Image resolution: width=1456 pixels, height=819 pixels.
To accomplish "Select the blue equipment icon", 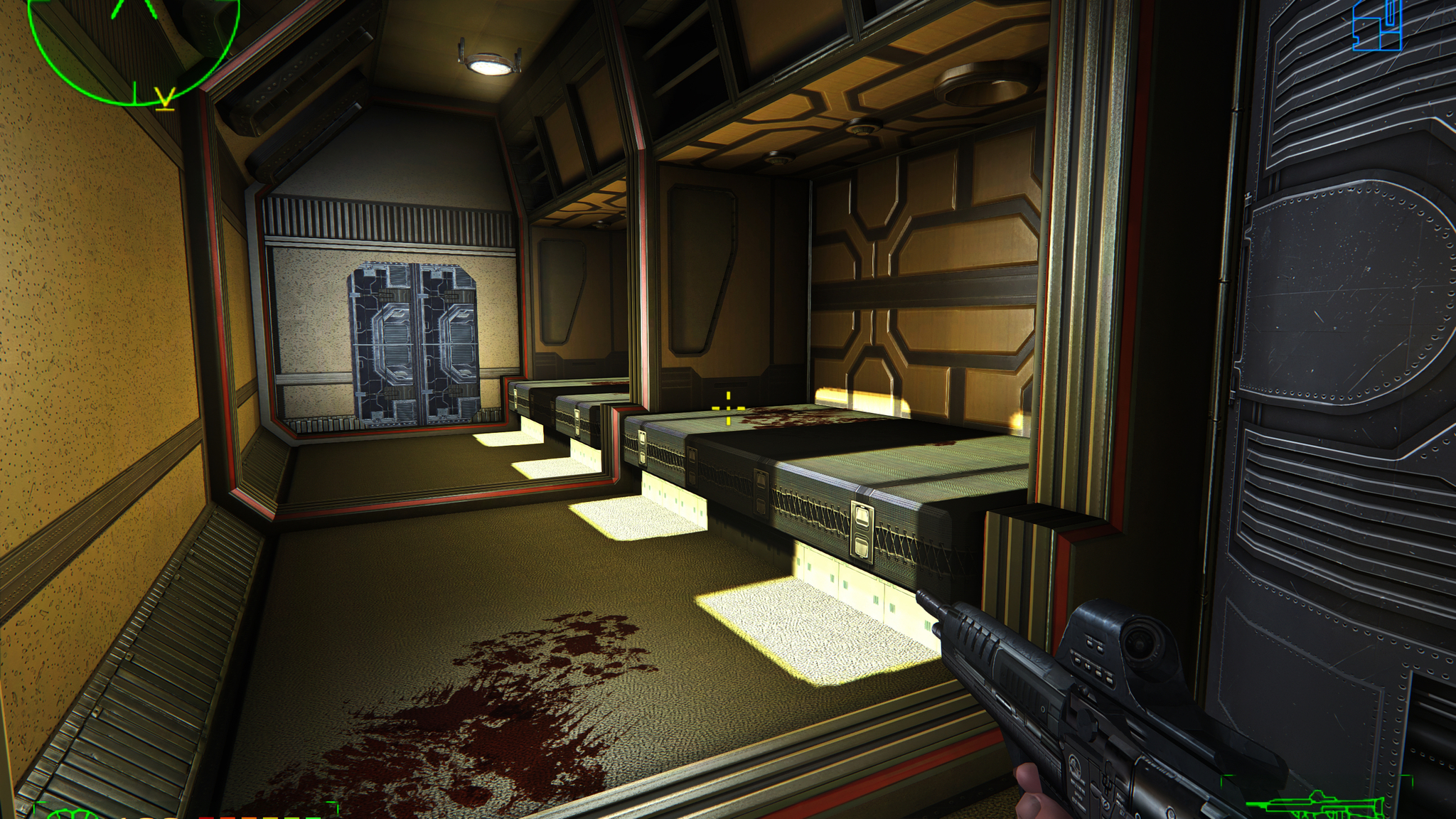I will click(x=1376, y=26).
